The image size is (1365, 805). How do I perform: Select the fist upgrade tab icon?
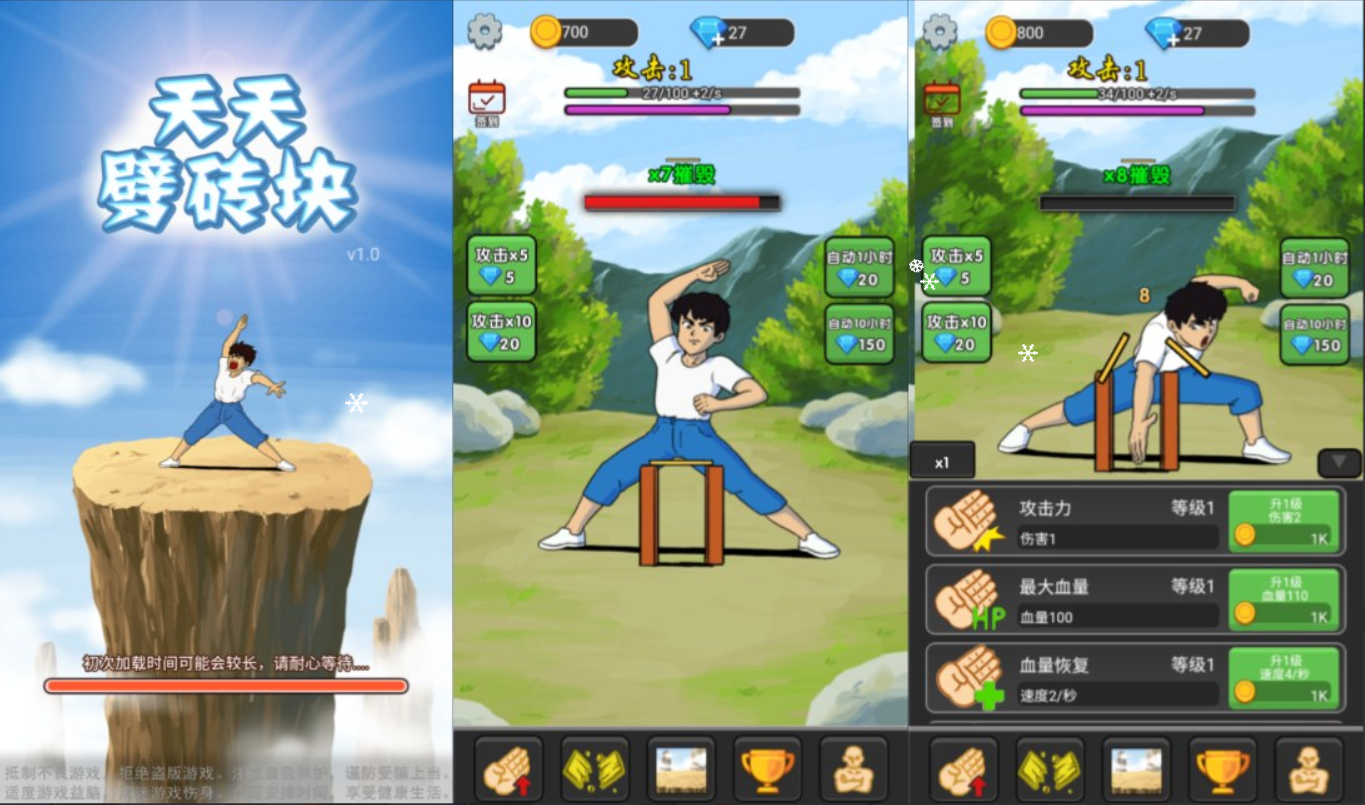509,768
